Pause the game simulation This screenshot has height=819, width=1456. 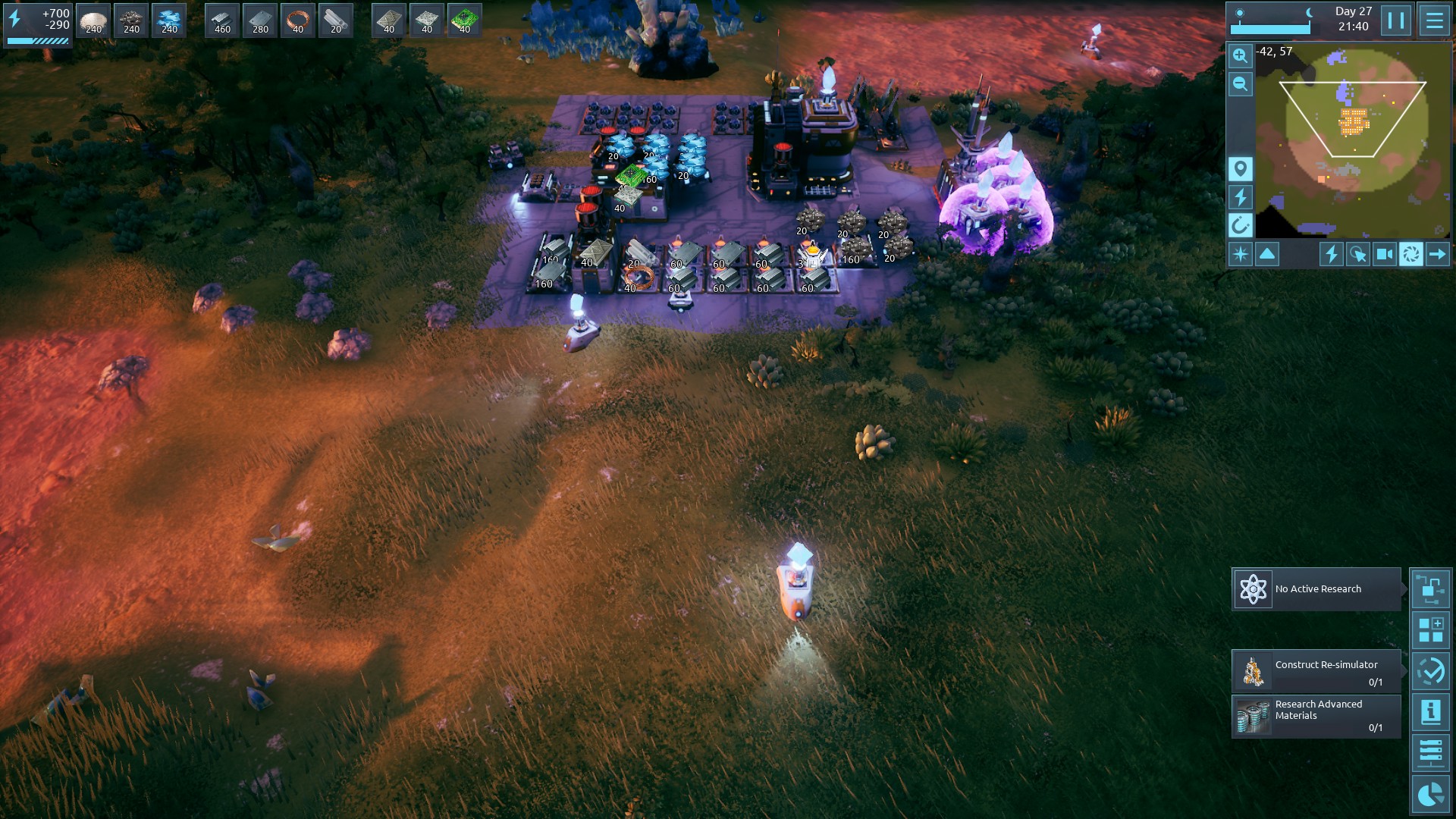coord(1396,20)
